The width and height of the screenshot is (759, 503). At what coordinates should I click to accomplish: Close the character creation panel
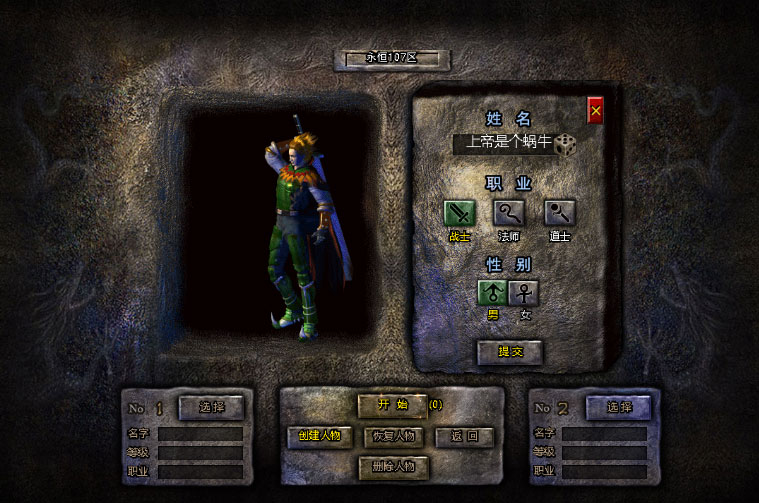coord(595,111)
